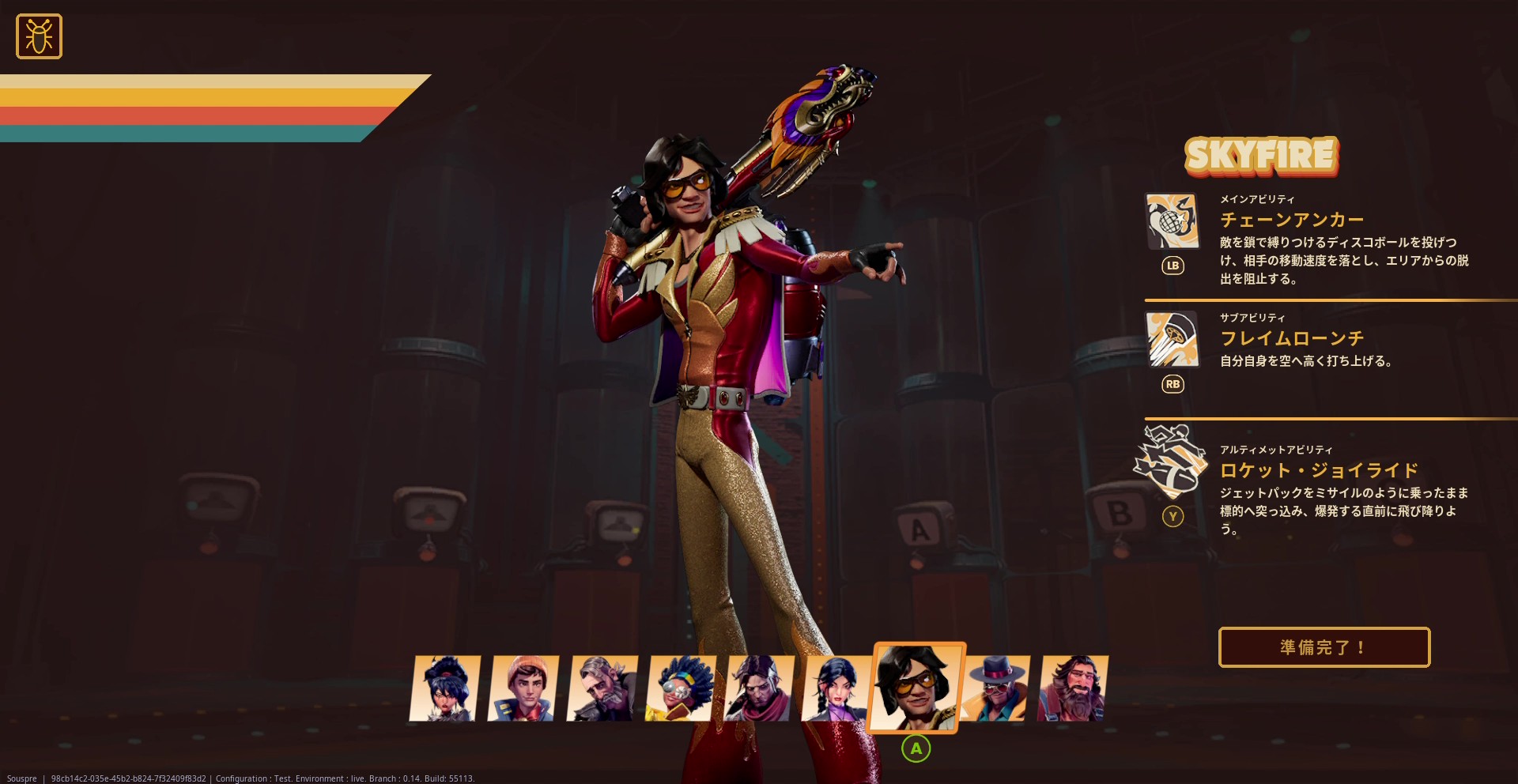This screenshot has width=1518, height=784.
Task: Select the highlighted Skyfire portrait
Action: tap(916, 687)
